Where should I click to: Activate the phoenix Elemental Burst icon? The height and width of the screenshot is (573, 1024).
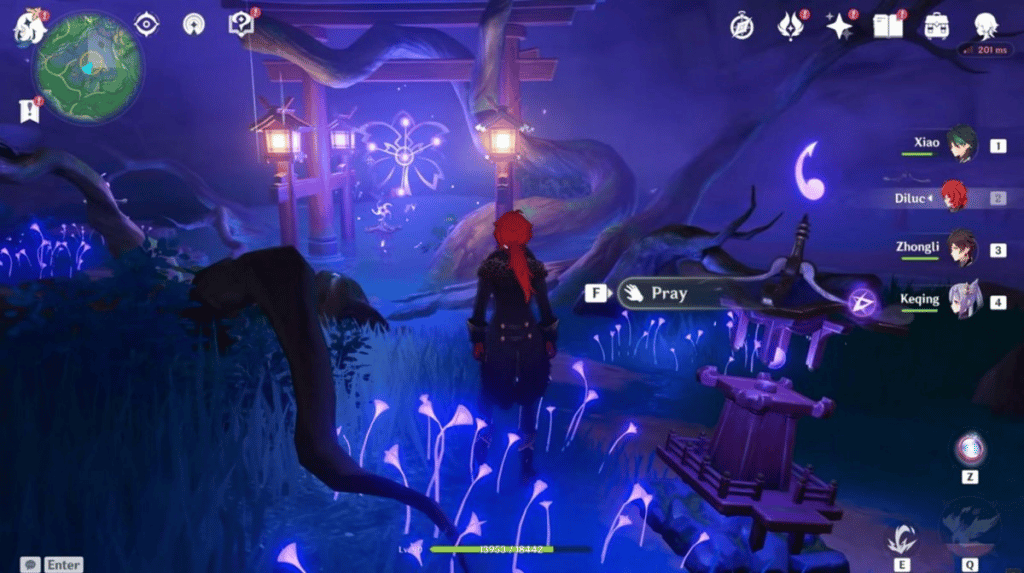[969, 528]
